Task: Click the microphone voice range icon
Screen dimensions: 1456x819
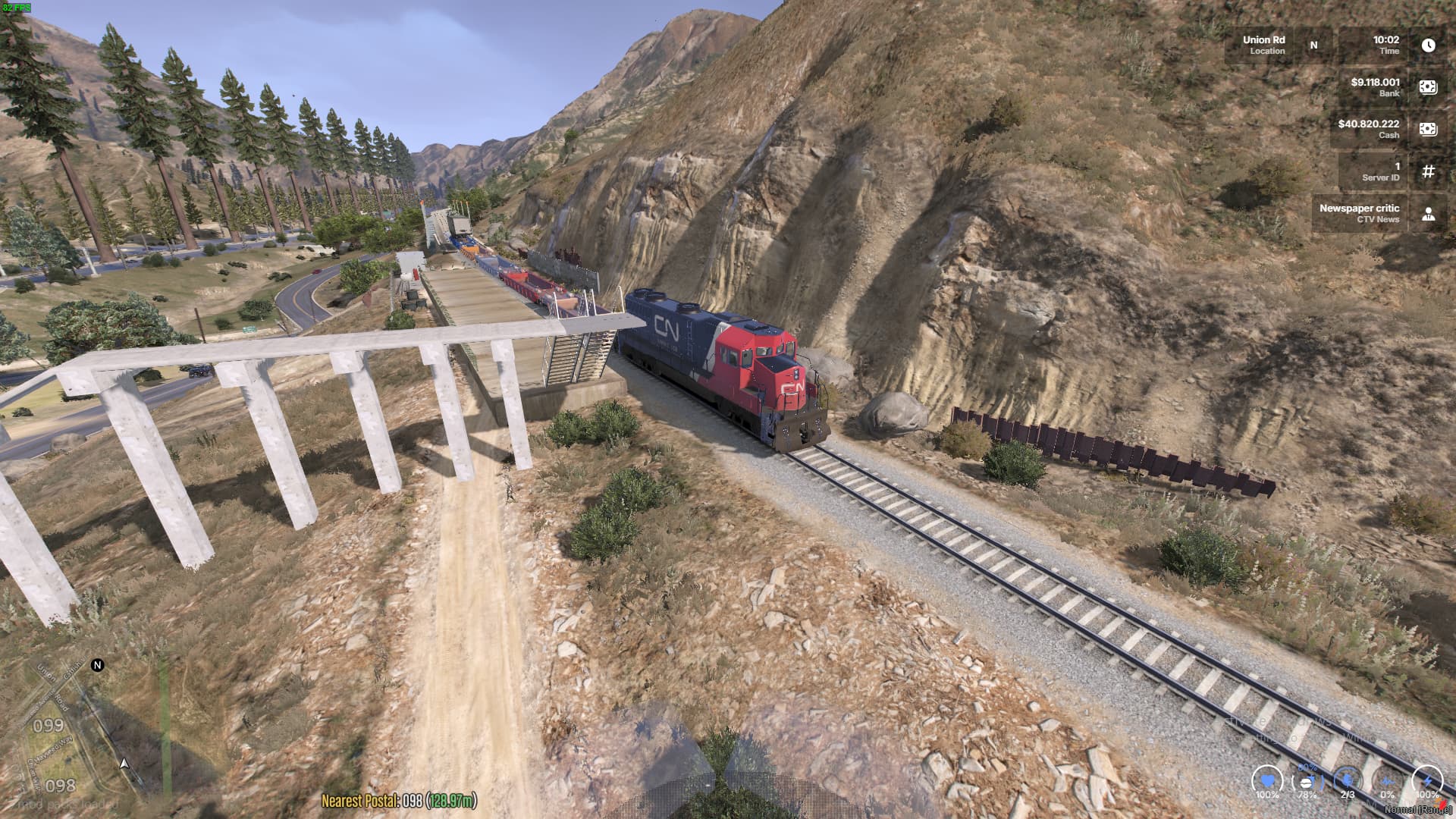Action: click(1348, 780)
